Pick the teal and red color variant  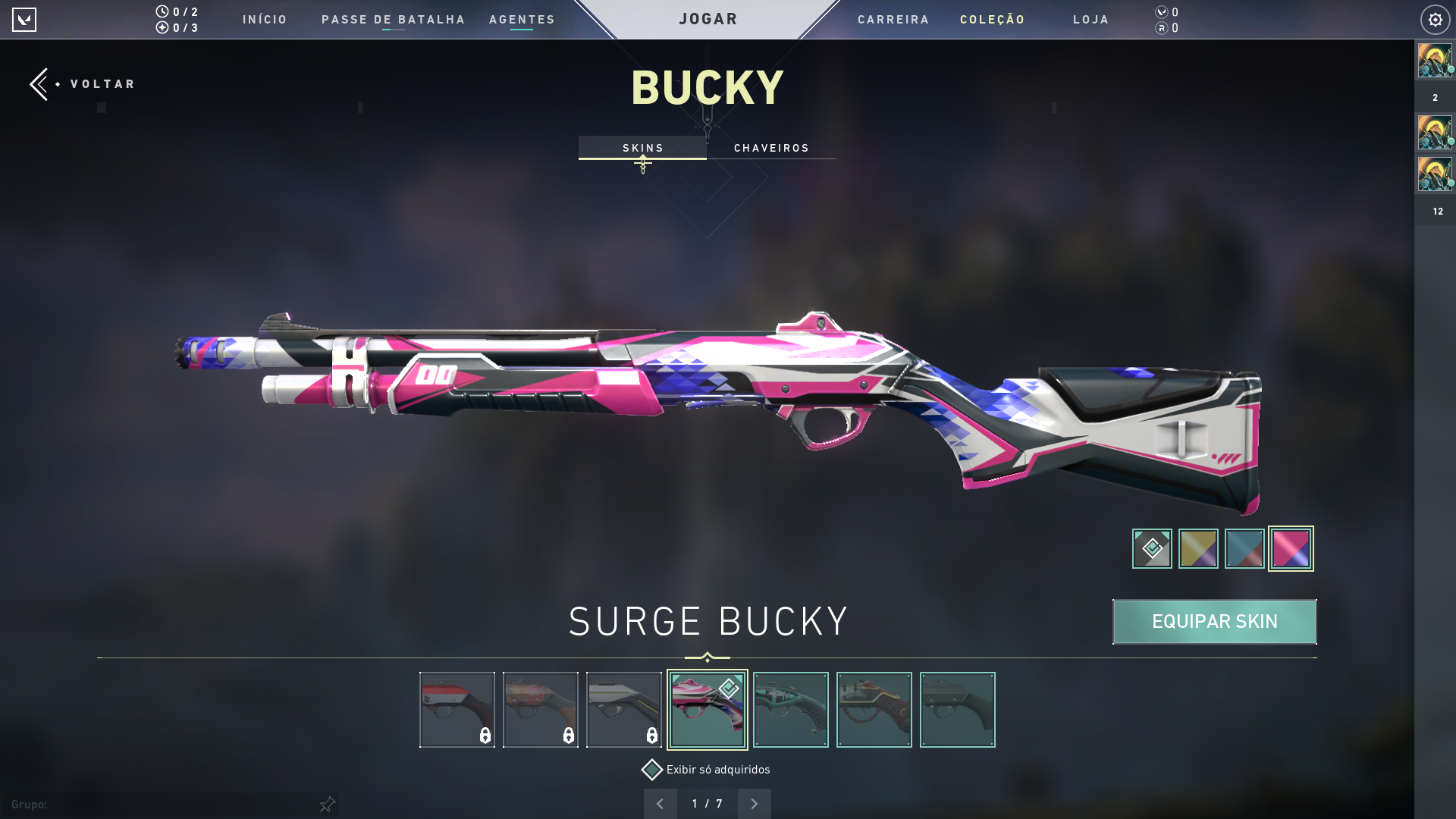click(1244, 548)
